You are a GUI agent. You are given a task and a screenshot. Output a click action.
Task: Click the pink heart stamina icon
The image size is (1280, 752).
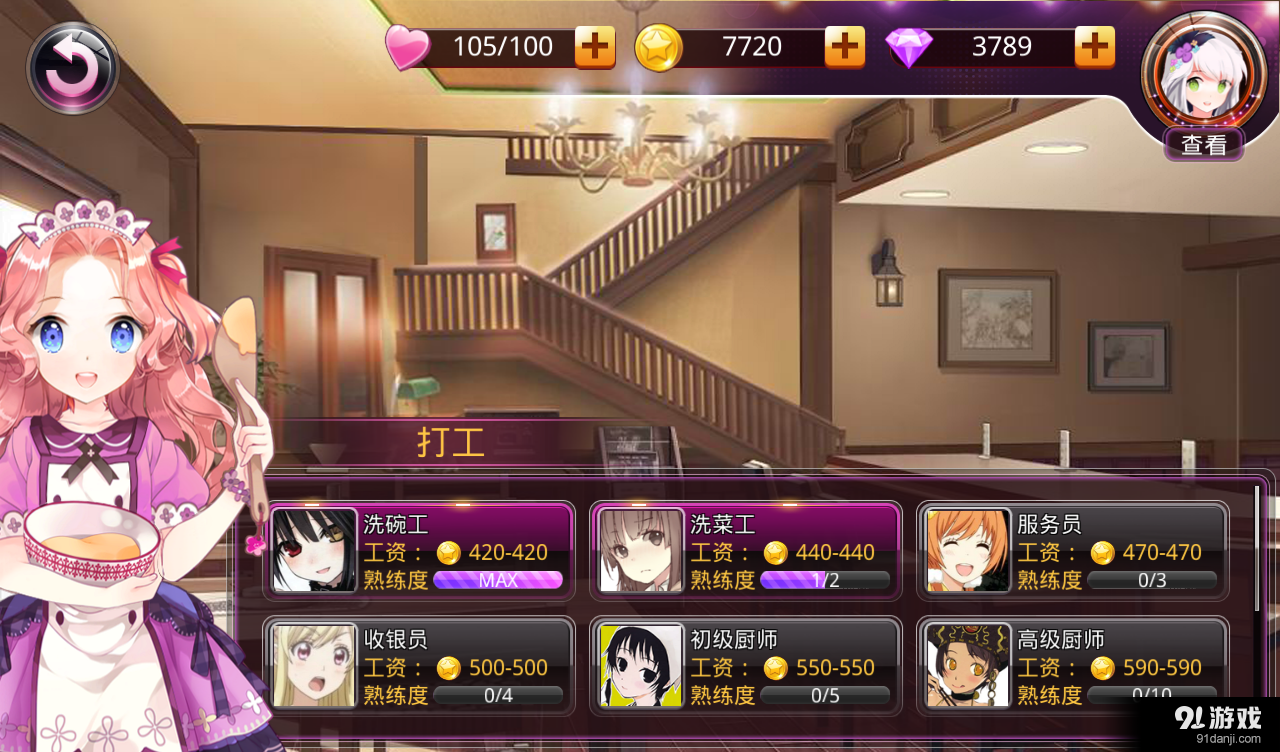[407, 46]
